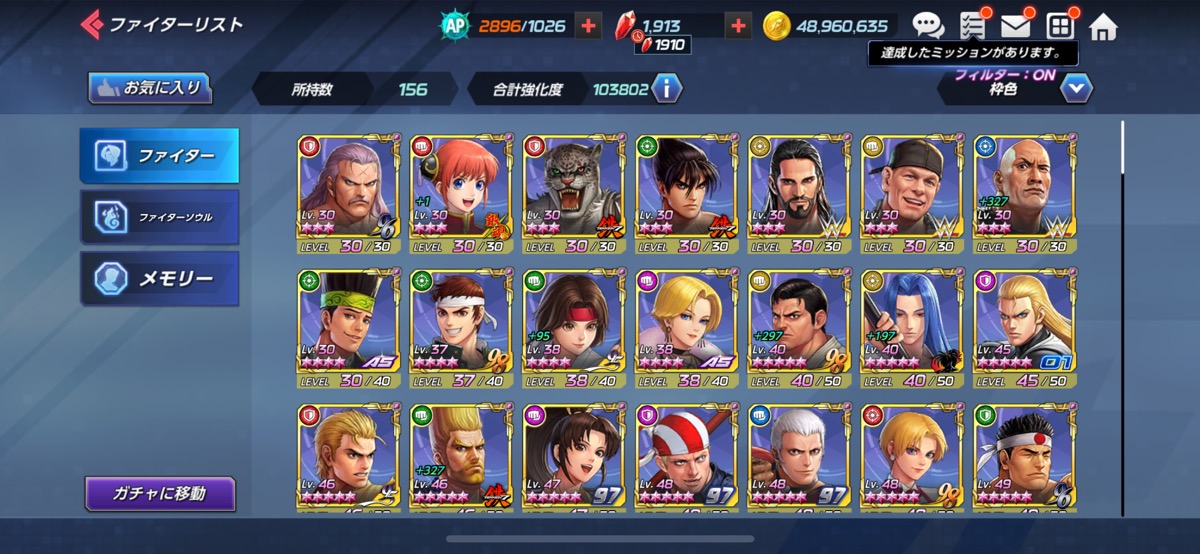Viewport: 1200px width, 554px height.
Task: Open the mission checklist icon
Action: pos(972,26)
